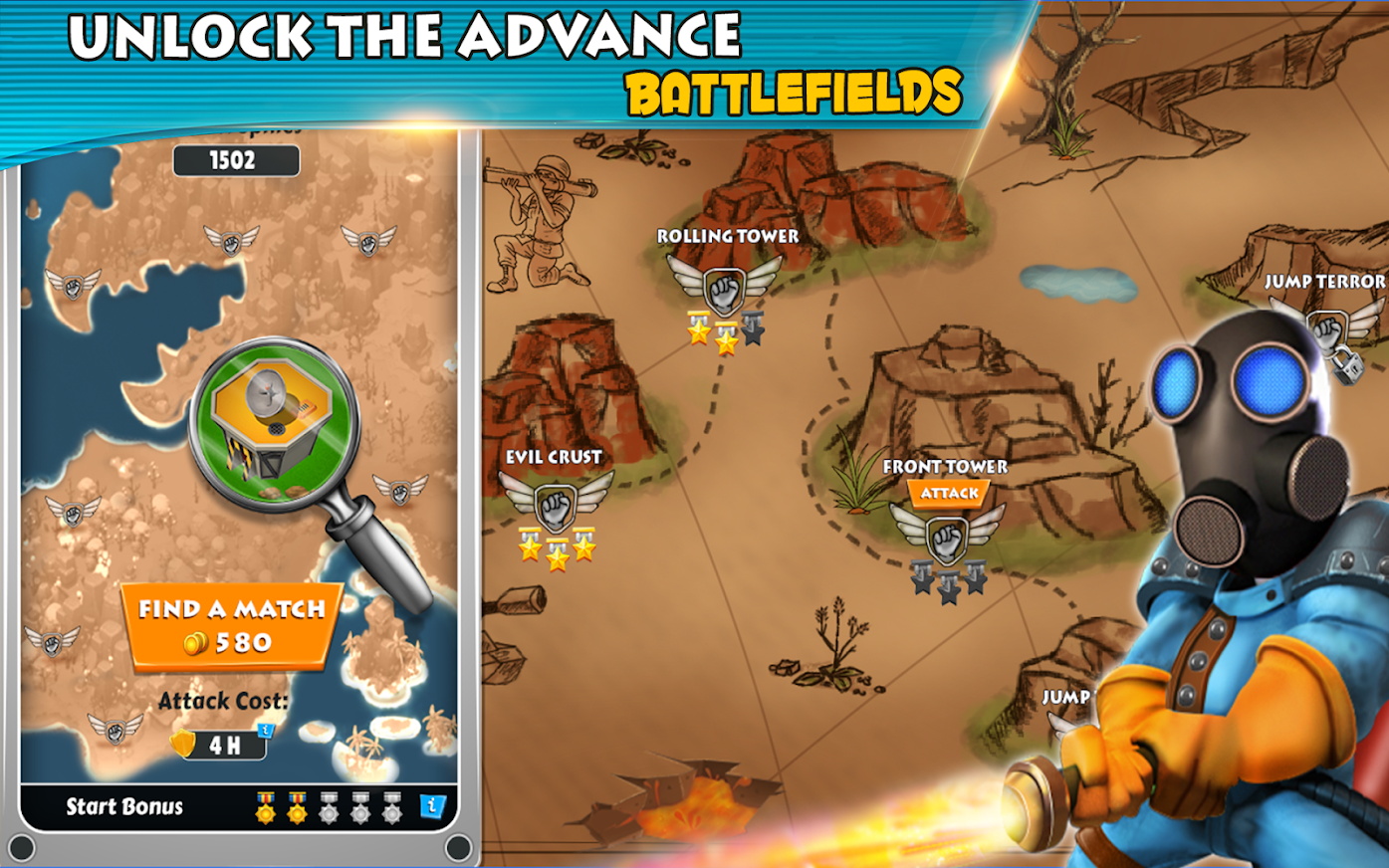Tap the Find a Match button

[232, 626]
